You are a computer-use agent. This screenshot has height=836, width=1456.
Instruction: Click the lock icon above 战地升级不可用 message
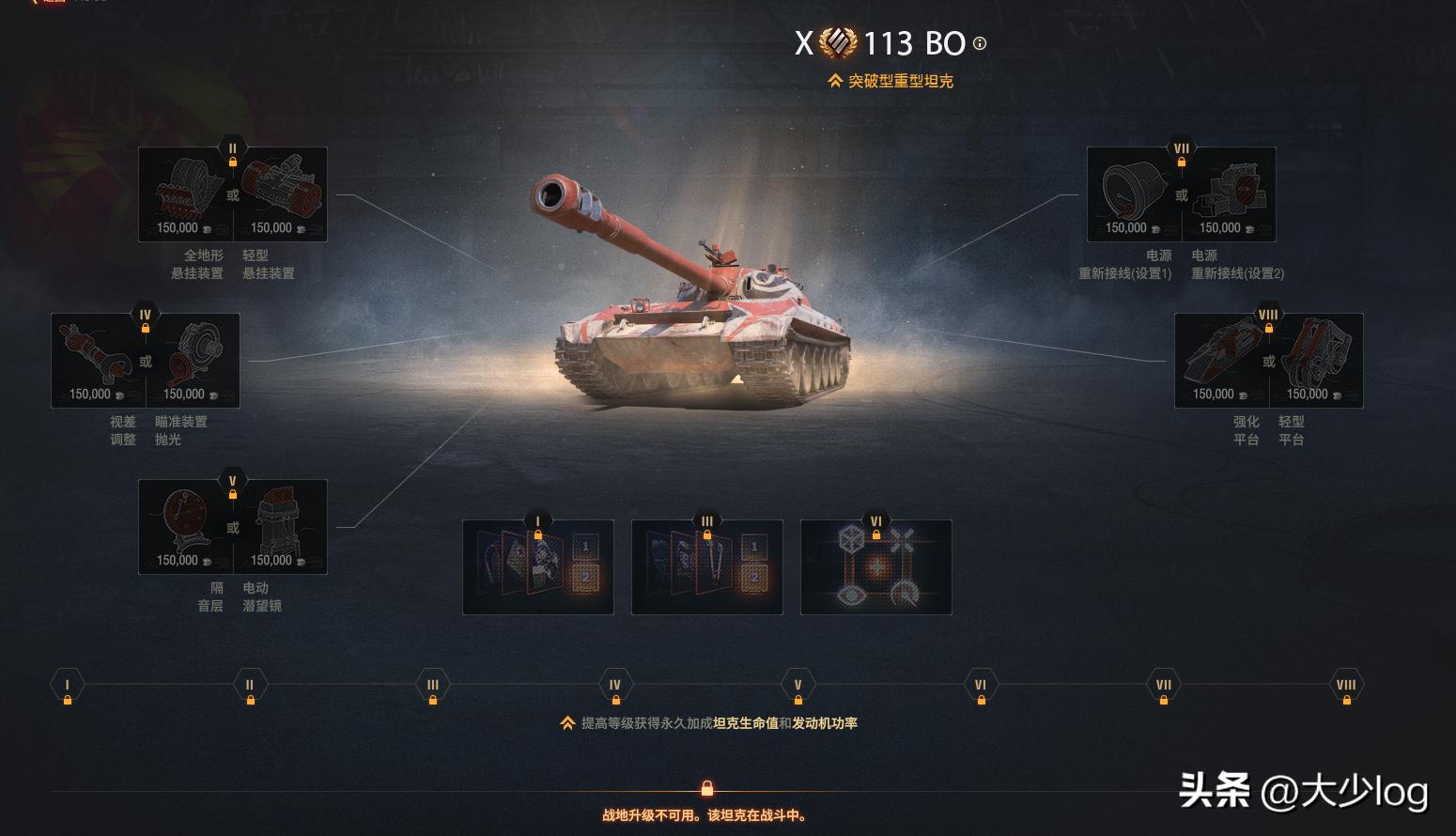tap(707, 787)
